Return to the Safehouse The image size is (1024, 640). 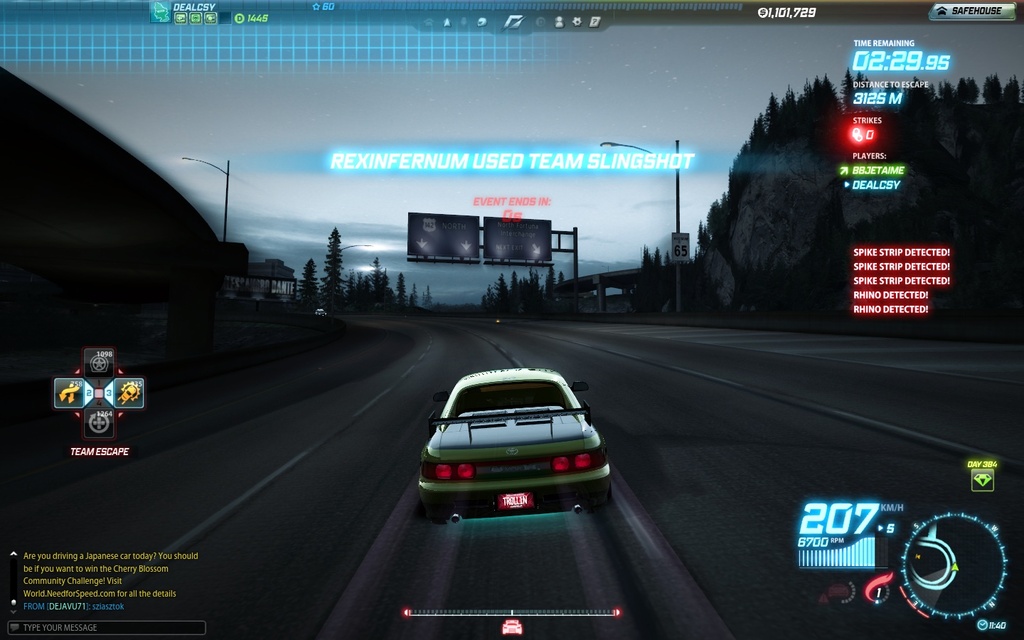968,12
